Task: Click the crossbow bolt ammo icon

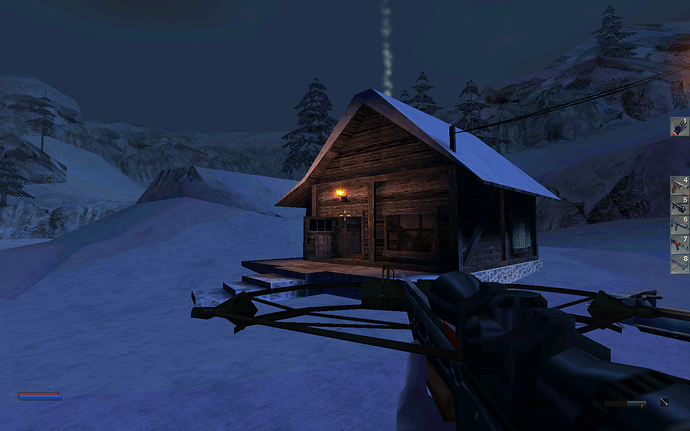Action: [664, 403]
